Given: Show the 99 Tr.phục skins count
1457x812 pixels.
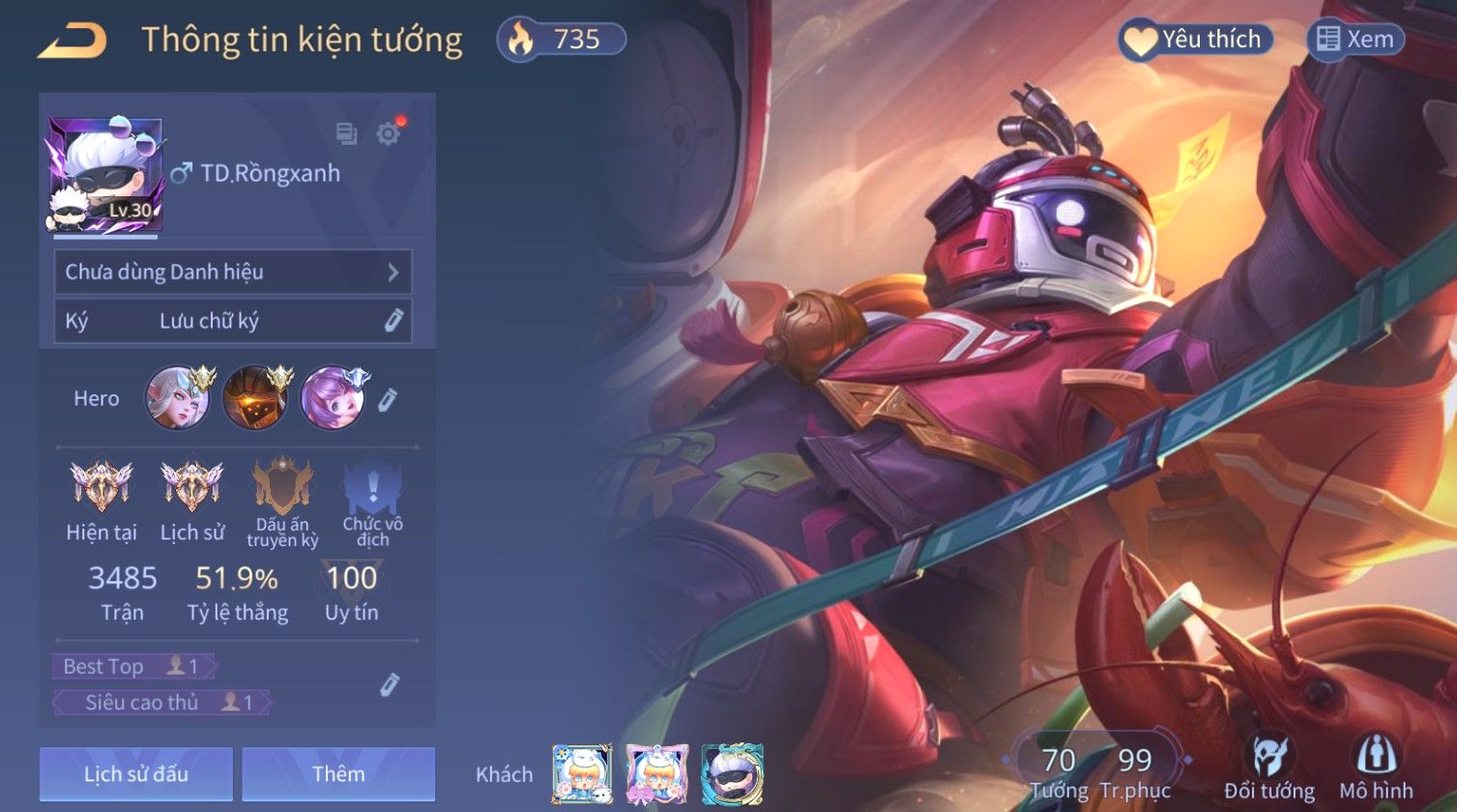Looking at the screenshot, I should (x=1135, y=771).
